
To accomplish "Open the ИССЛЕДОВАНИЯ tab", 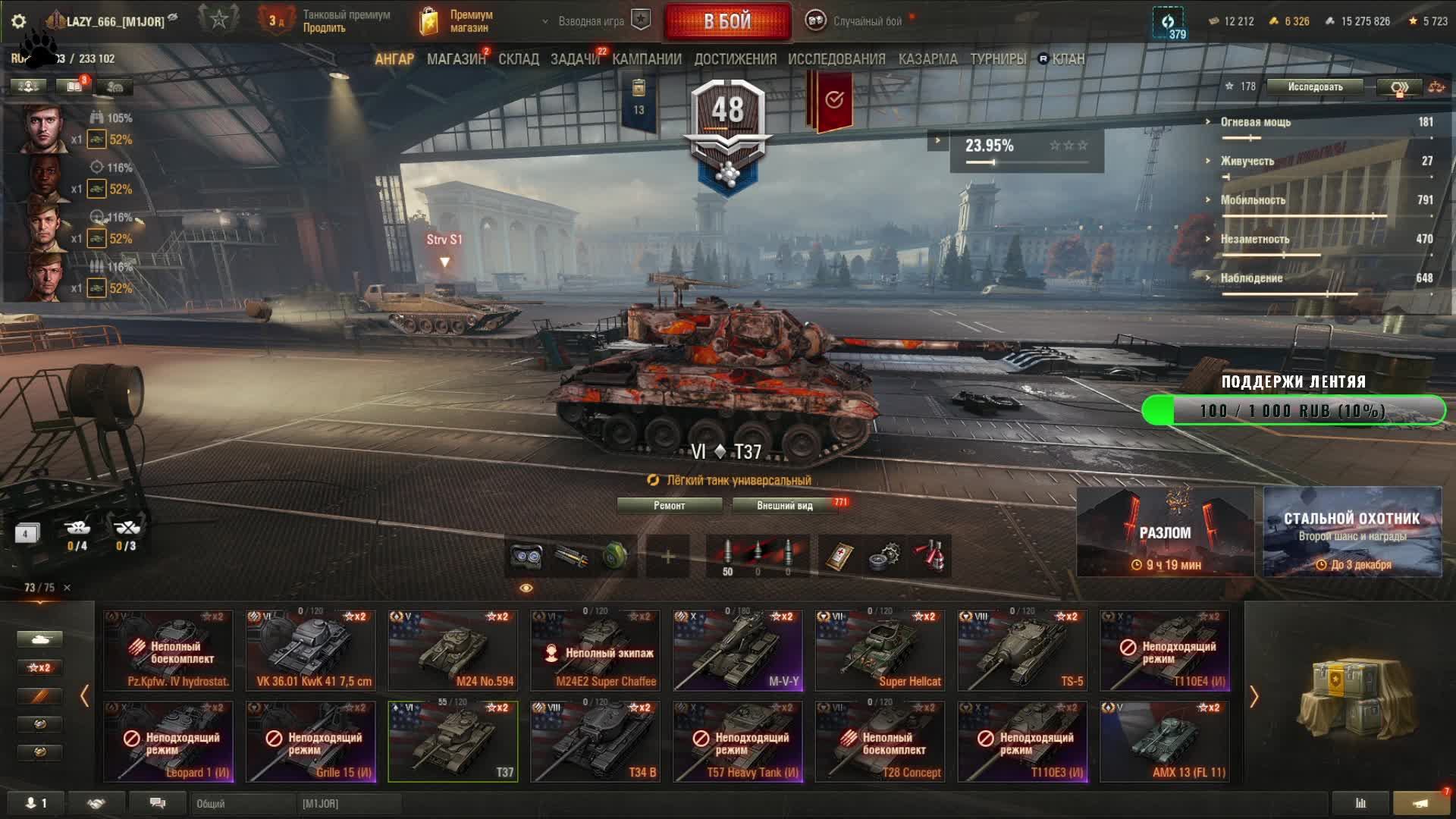I will tap(836, 59).
